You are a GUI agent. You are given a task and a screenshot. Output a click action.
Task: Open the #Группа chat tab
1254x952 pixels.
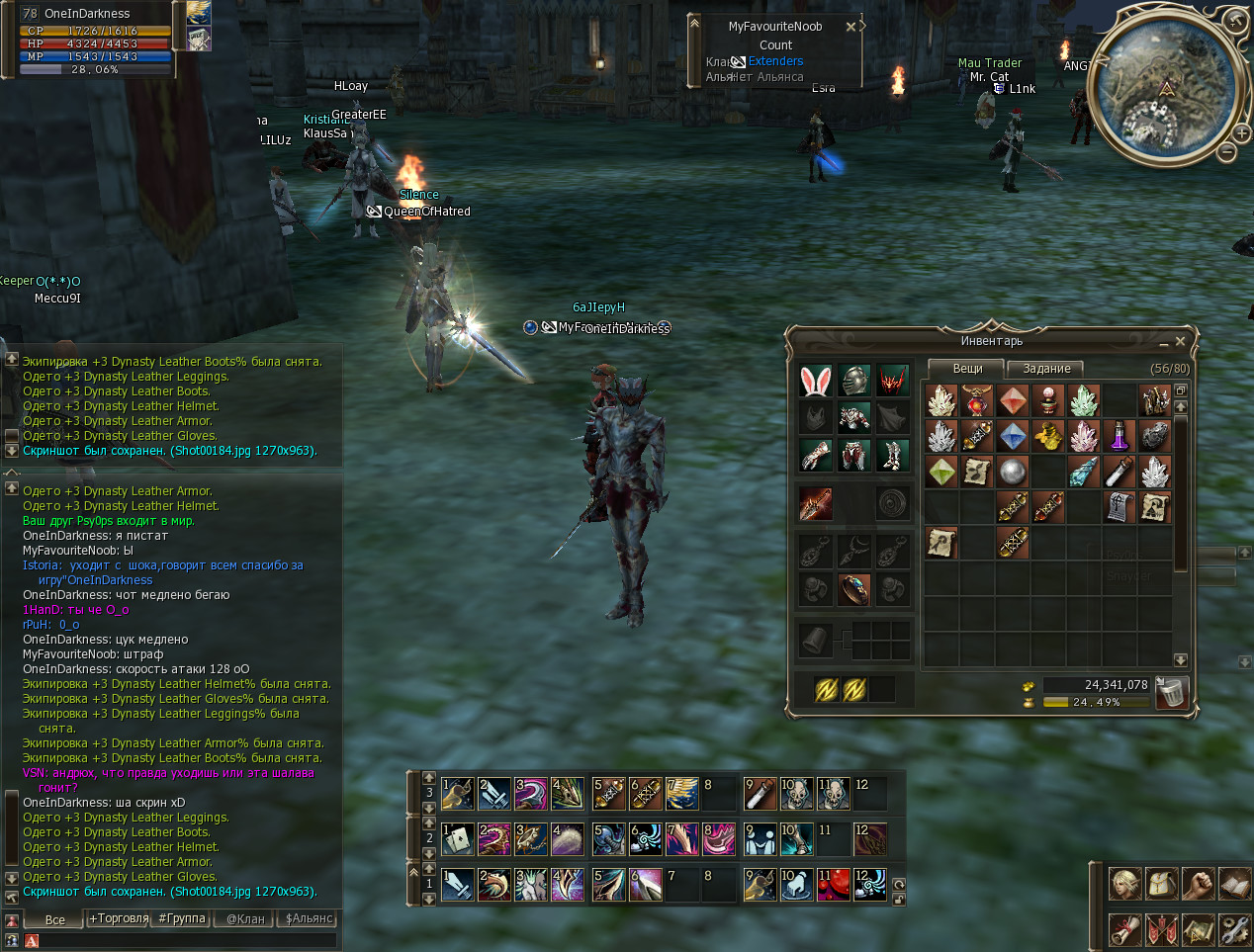tap(182, 918)
